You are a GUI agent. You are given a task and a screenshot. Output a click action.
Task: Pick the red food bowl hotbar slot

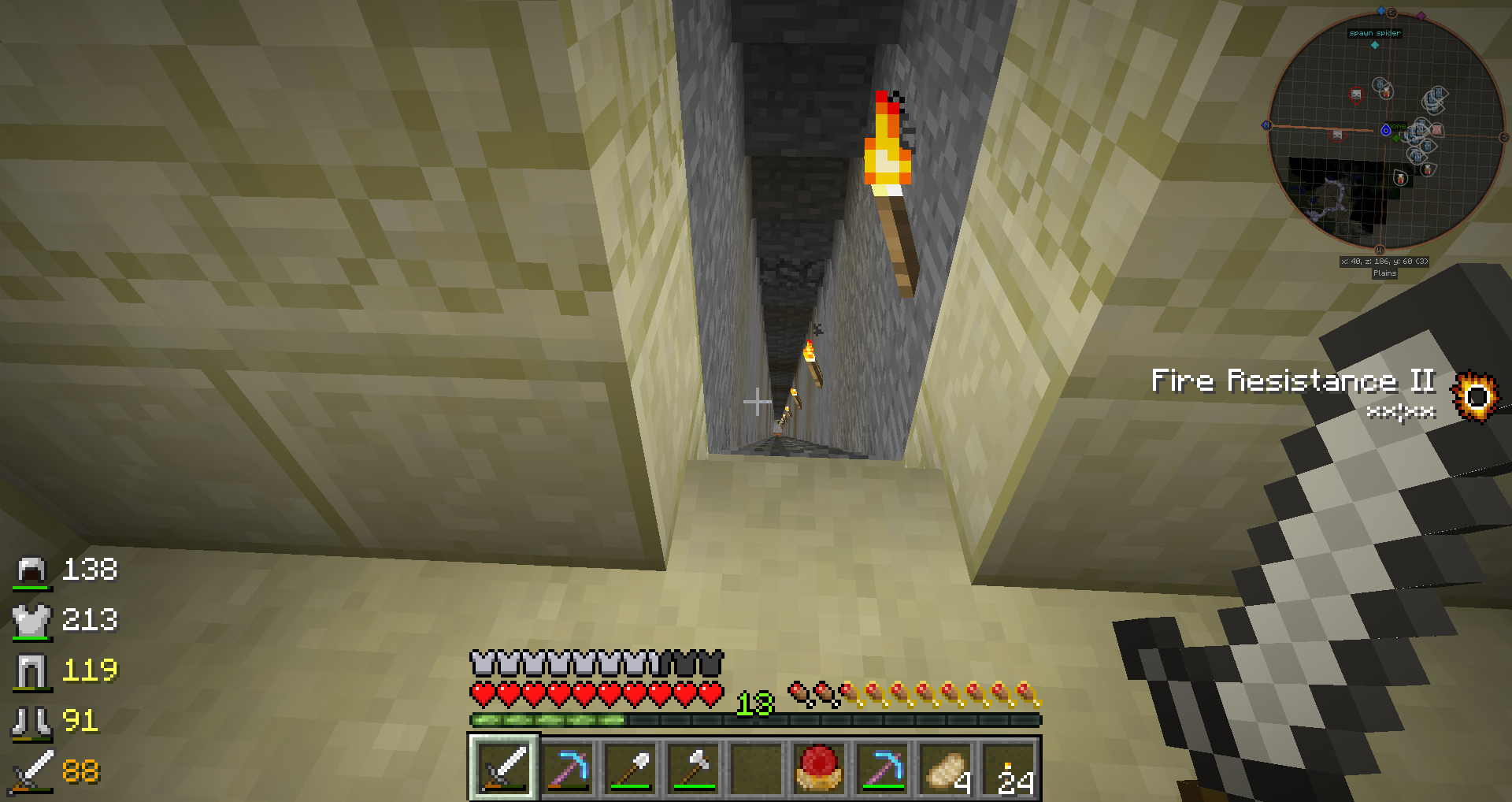pos(819,767)
